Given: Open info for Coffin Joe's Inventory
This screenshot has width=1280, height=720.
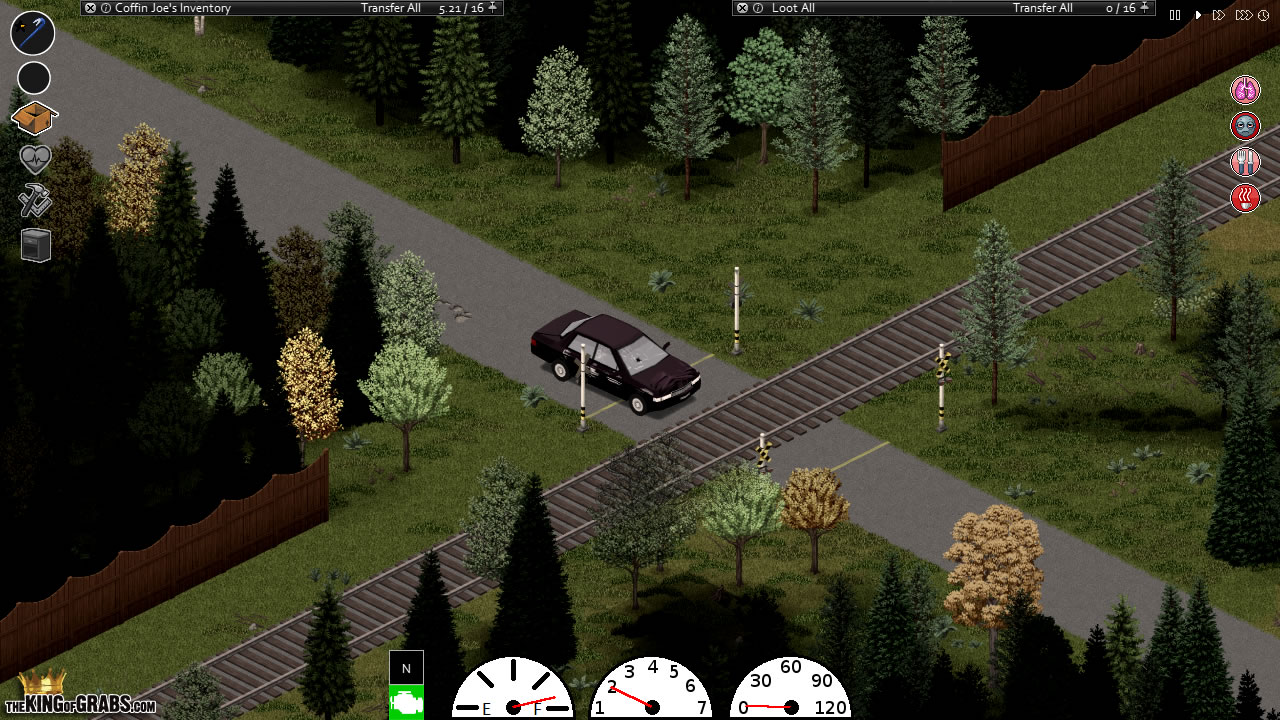Looking at the screenshot, I should pos(105,8).
